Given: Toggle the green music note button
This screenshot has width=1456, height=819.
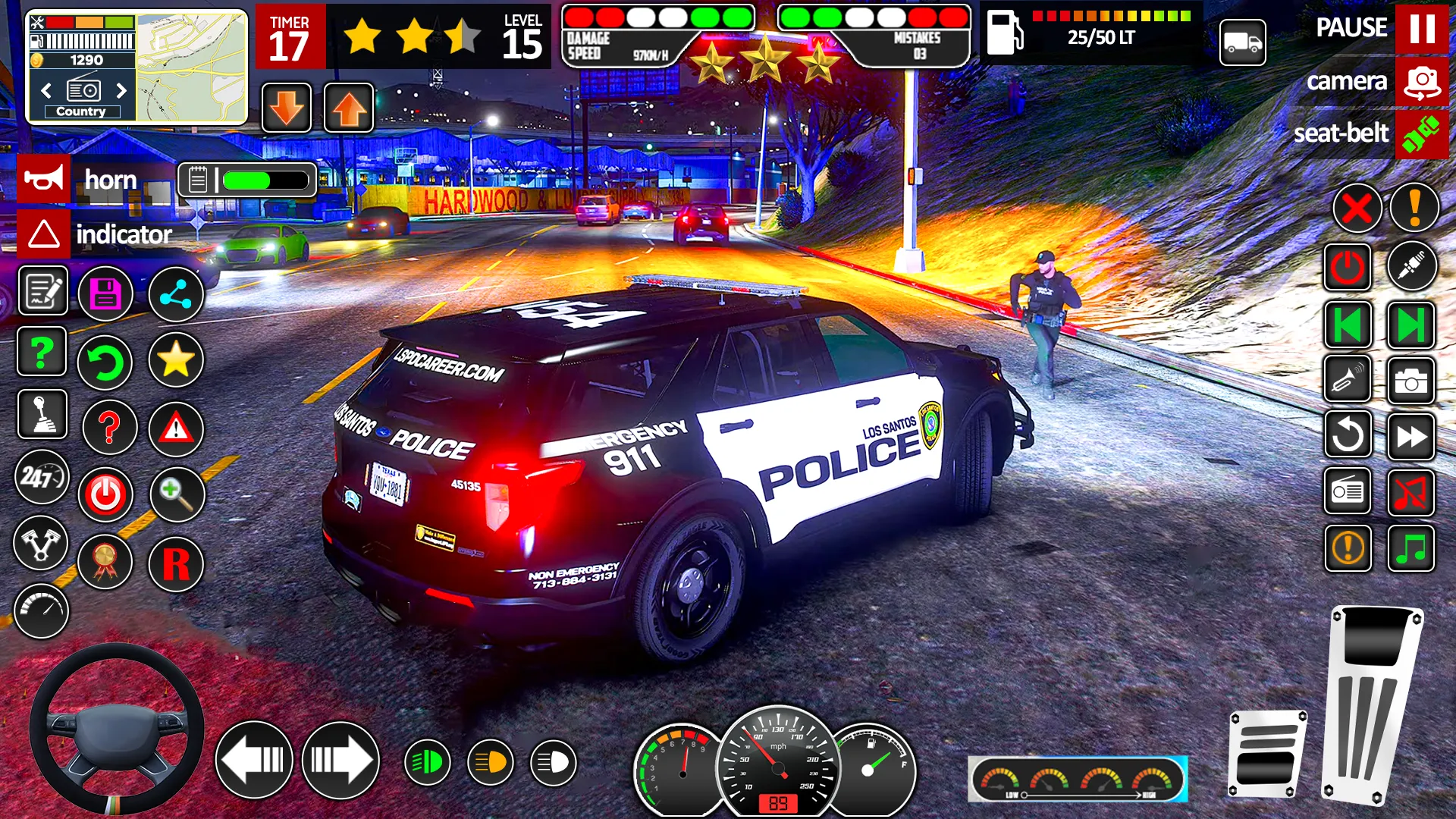Looking at the screenshot, I should (x=1410, y=548).
